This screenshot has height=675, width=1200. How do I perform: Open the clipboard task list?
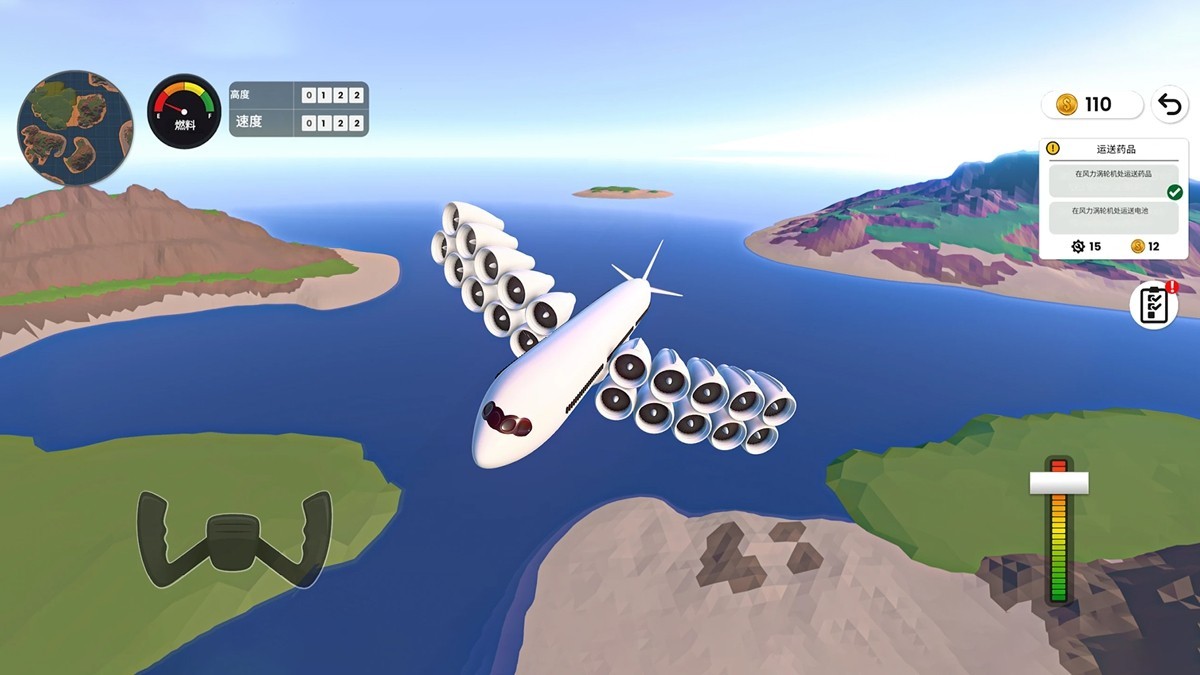coord(1154,305)
